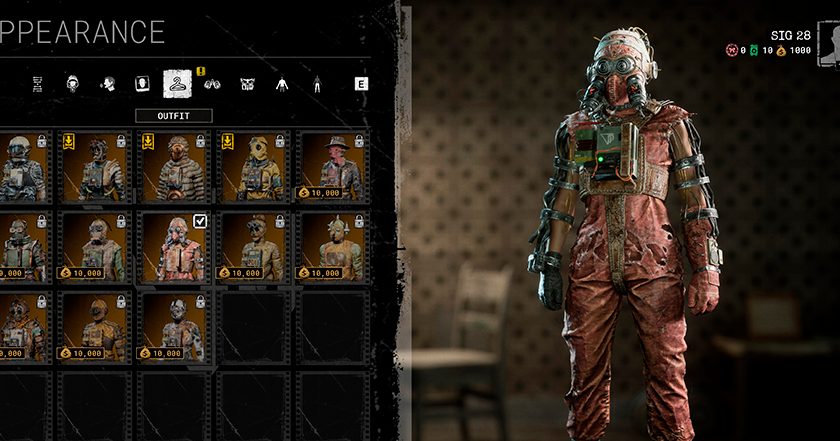This screenshot has width=840, height=441.
Task: Switch to the face profile tab
Action: click(x=107, y=84)
